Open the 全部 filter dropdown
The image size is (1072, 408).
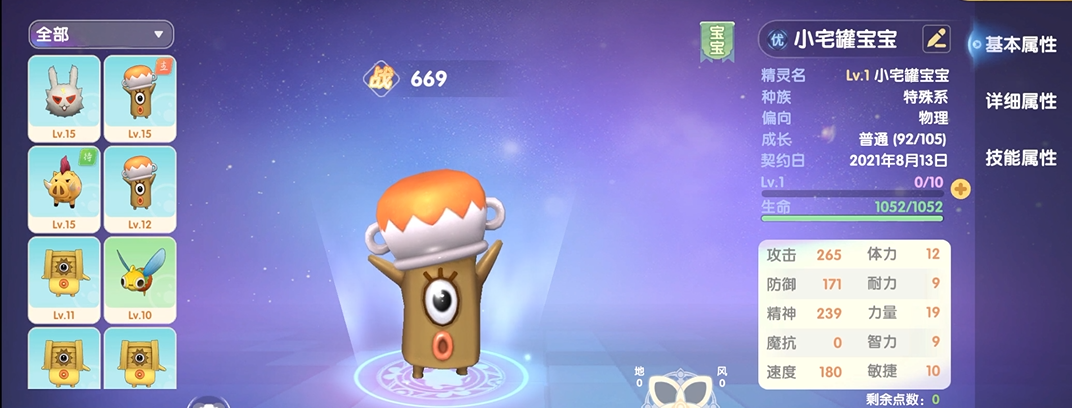point(101,34)
